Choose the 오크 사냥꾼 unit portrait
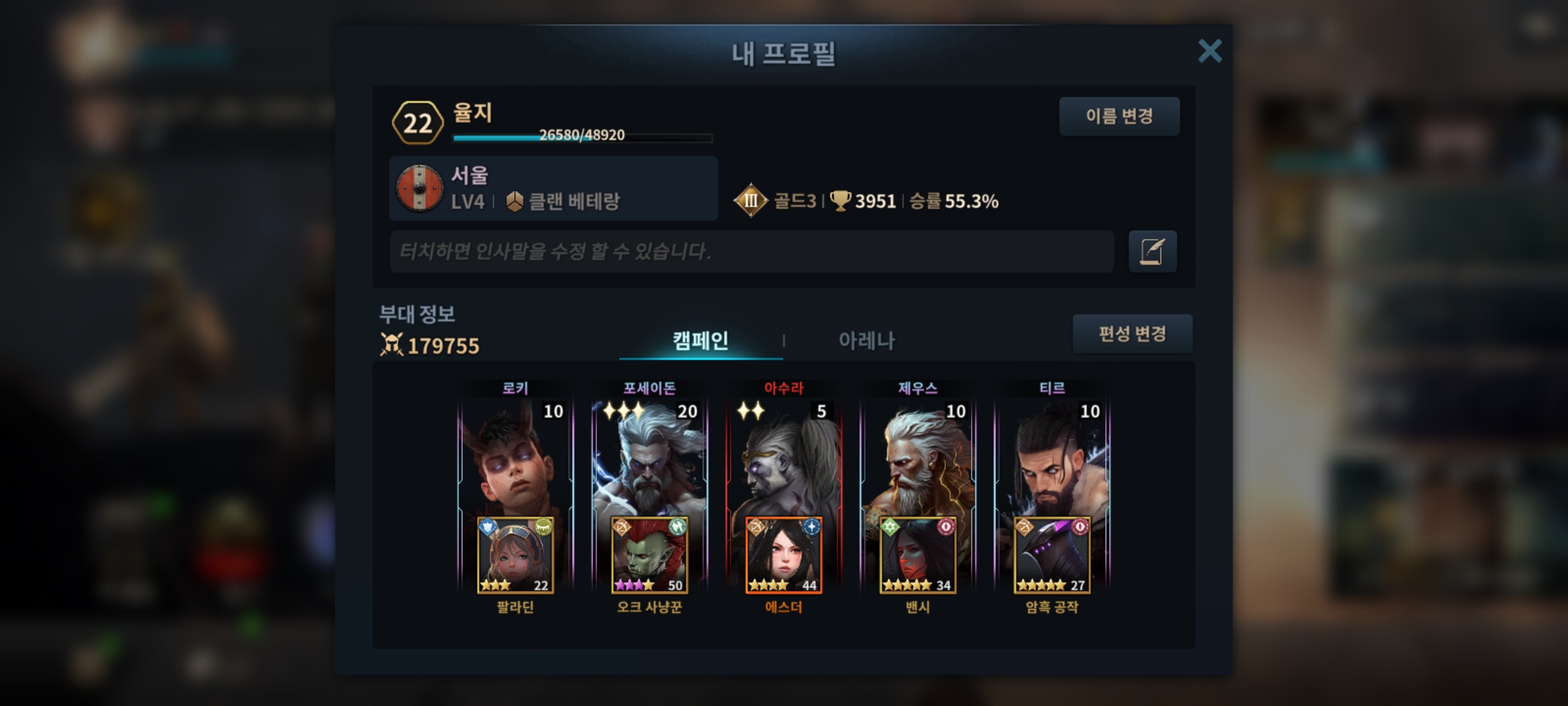 coord(649,556)
